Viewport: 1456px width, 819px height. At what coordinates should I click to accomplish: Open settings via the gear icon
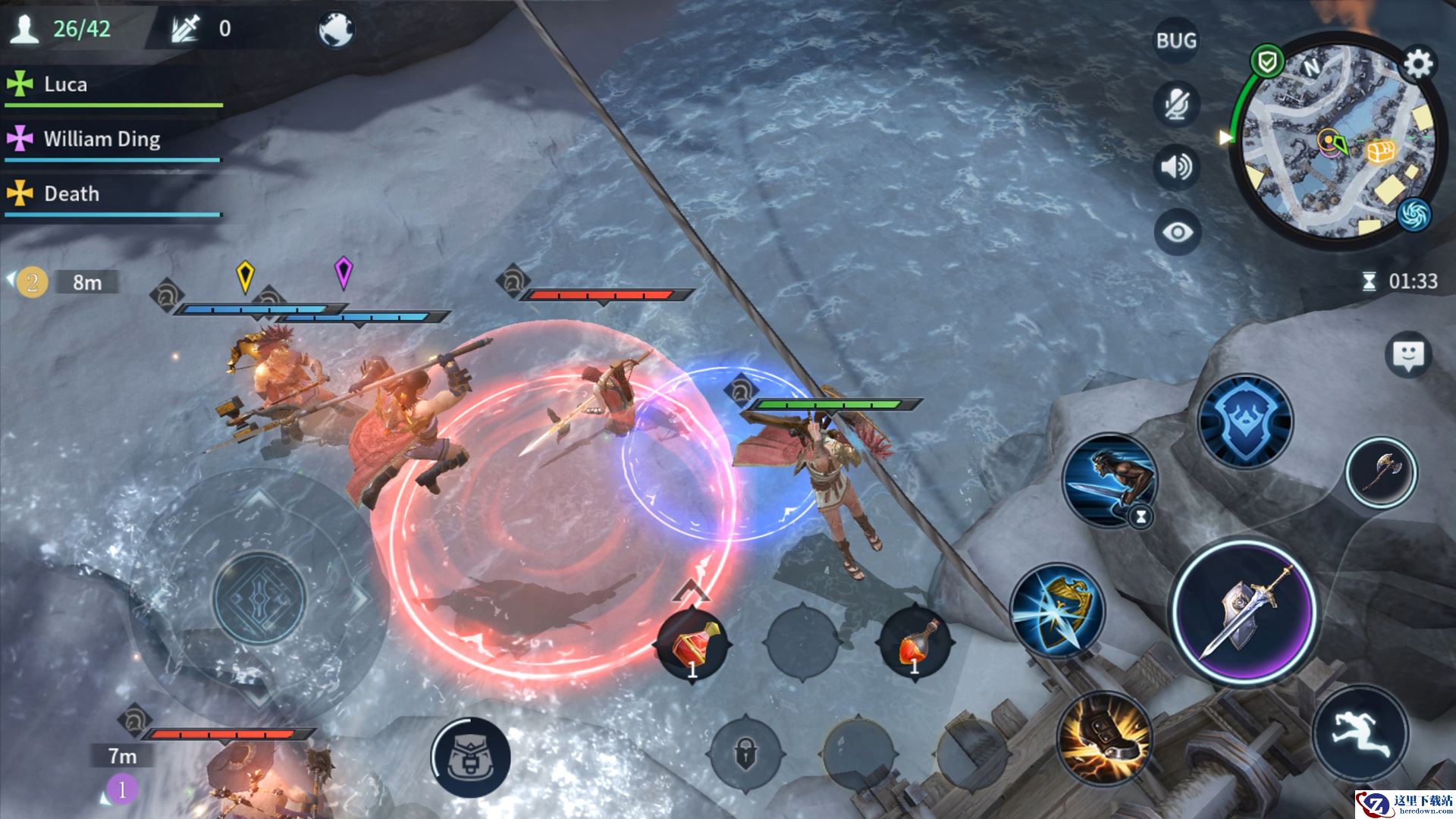pyautogui.click(x=1417, y=64)
